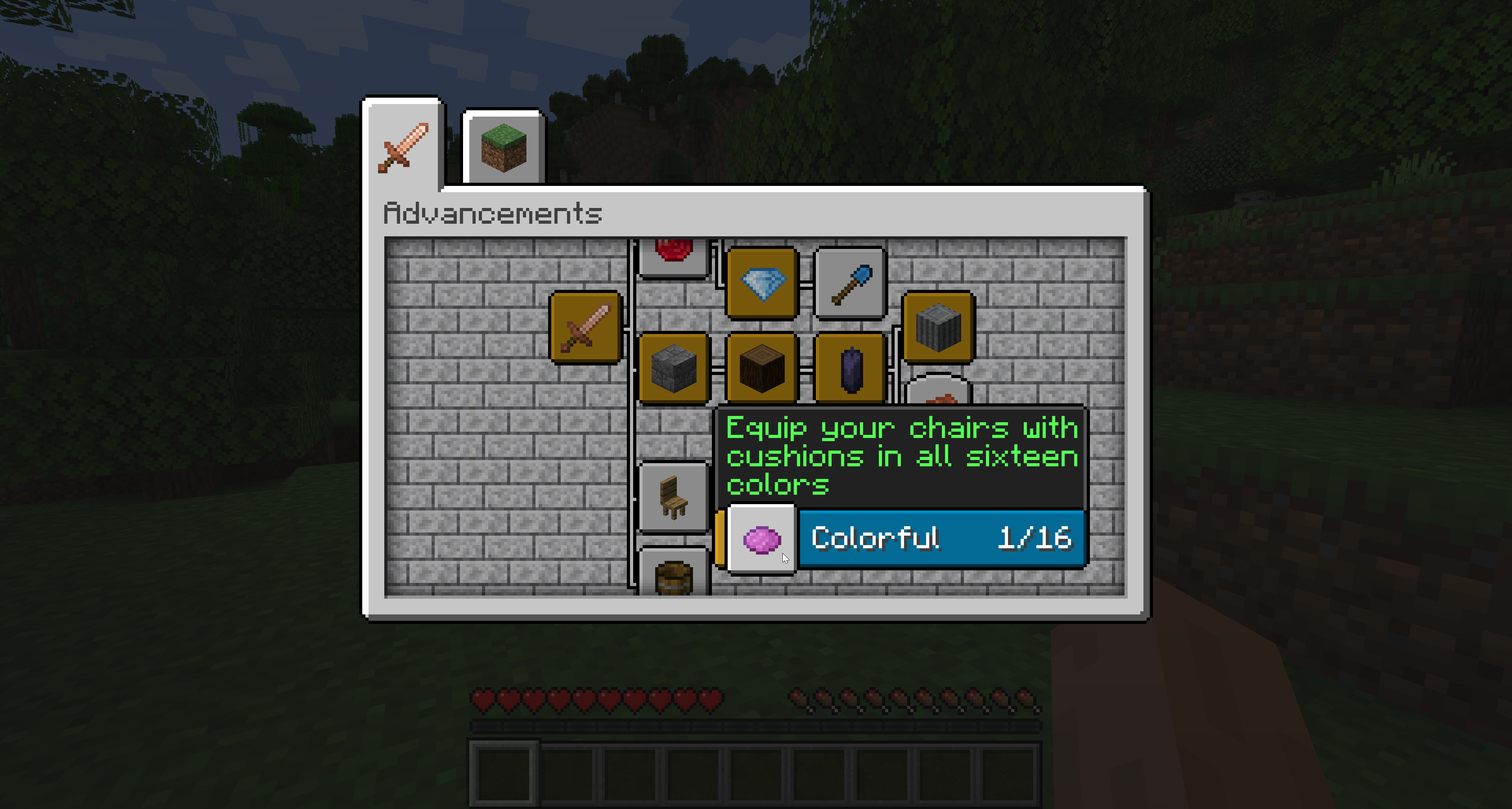The height and width of the screenshot is (809, 1512).
Task: Select the red apple advancement at the top
Action: 674,249
